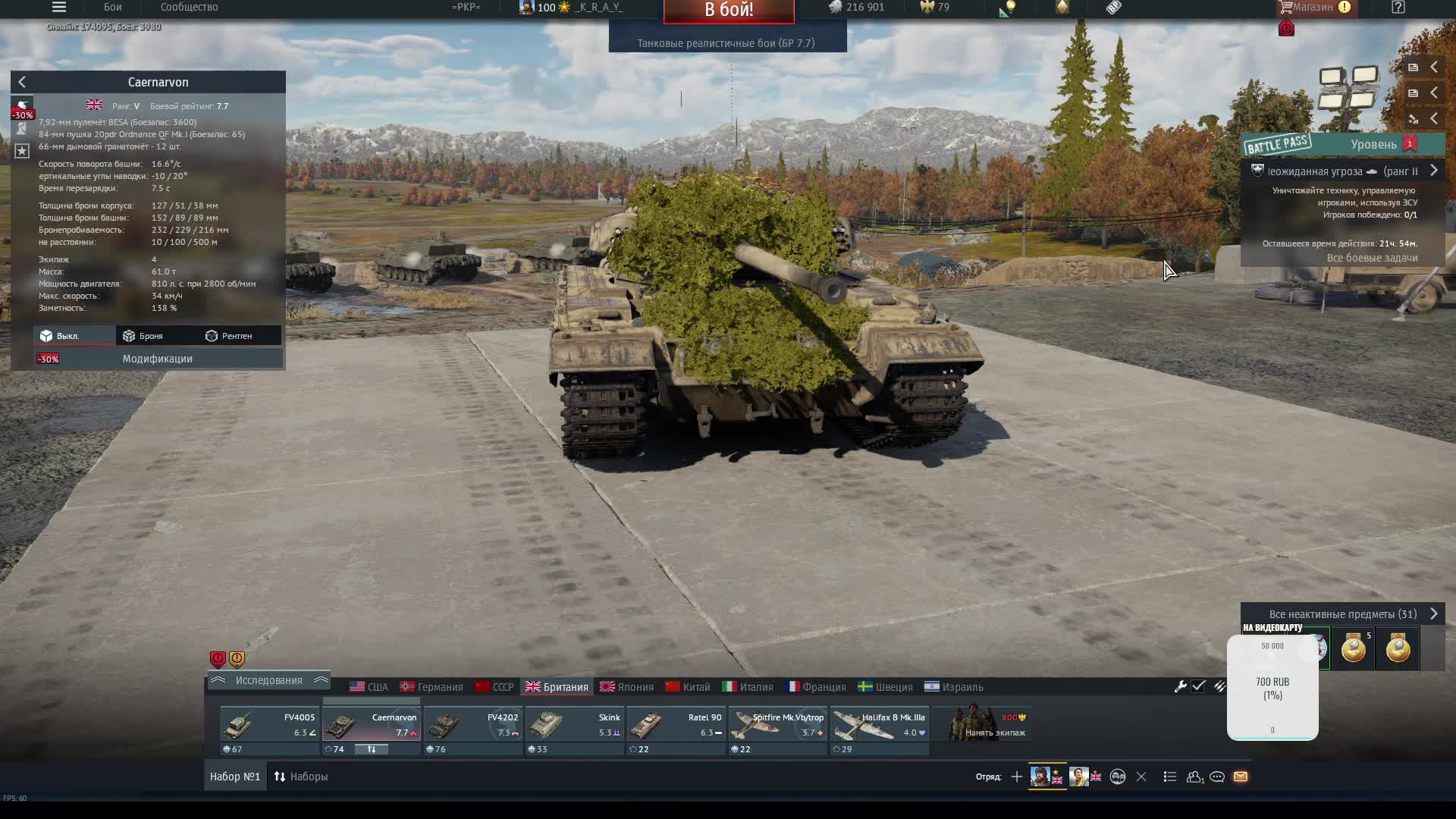Open the mail envelope icon
The image size is (1456, 819).
[1241, 777]
